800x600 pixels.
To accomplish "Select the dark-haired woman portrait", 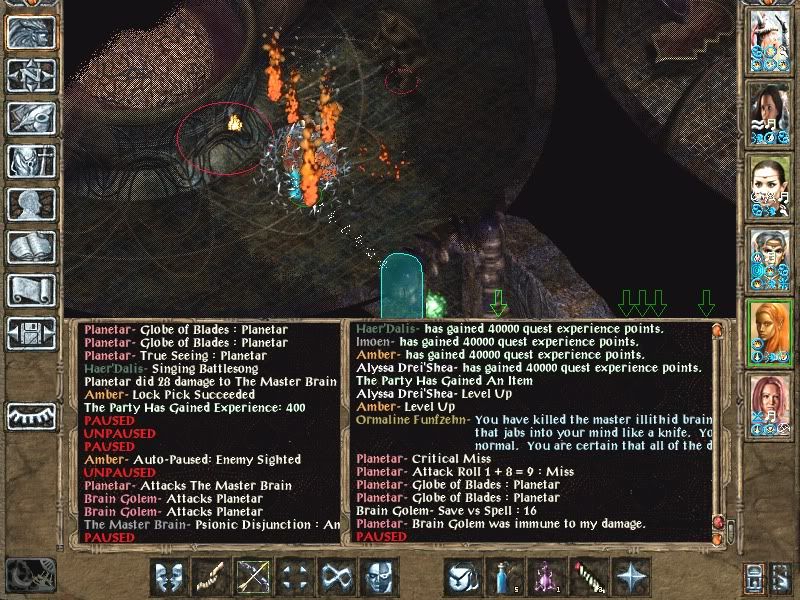I will tap(767, 113).
